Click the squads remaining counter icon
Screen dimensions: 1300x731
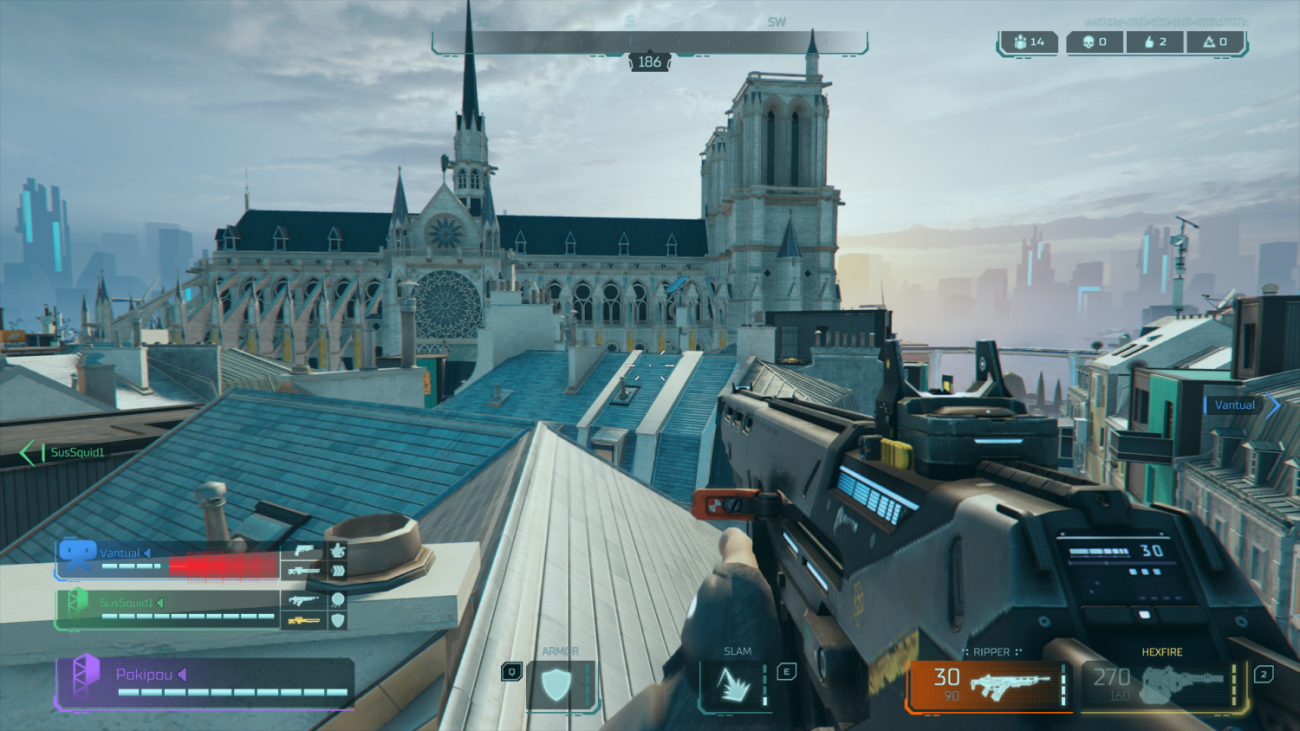coord(1027,42)
